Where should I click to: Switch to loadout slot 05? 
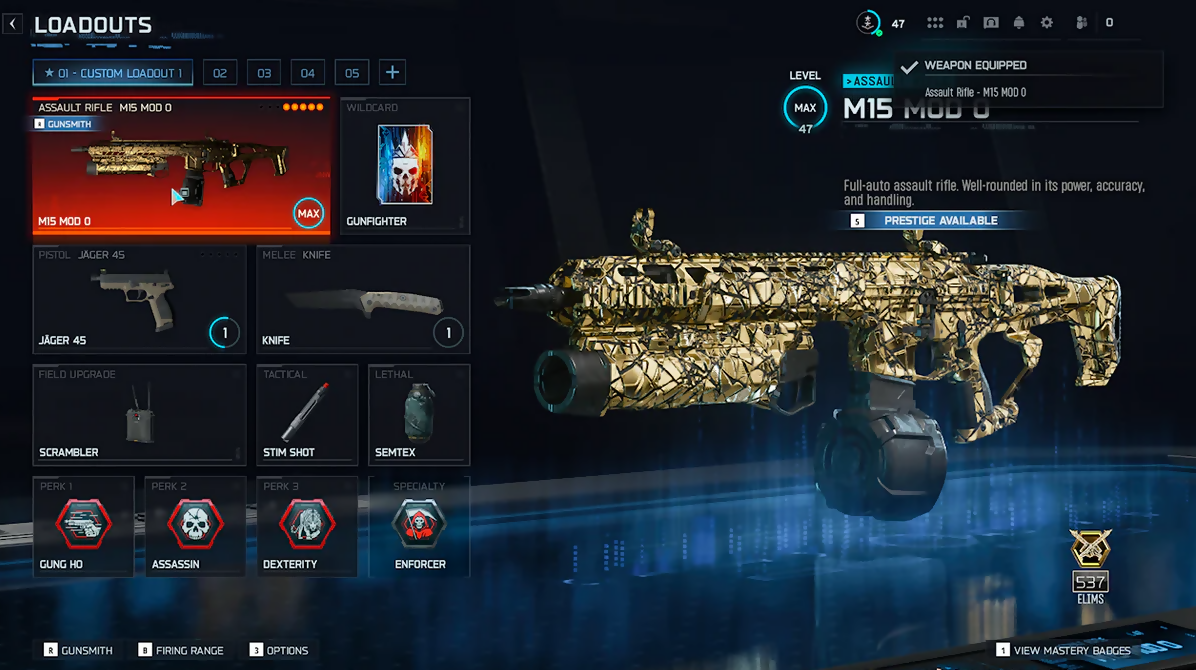352,73
